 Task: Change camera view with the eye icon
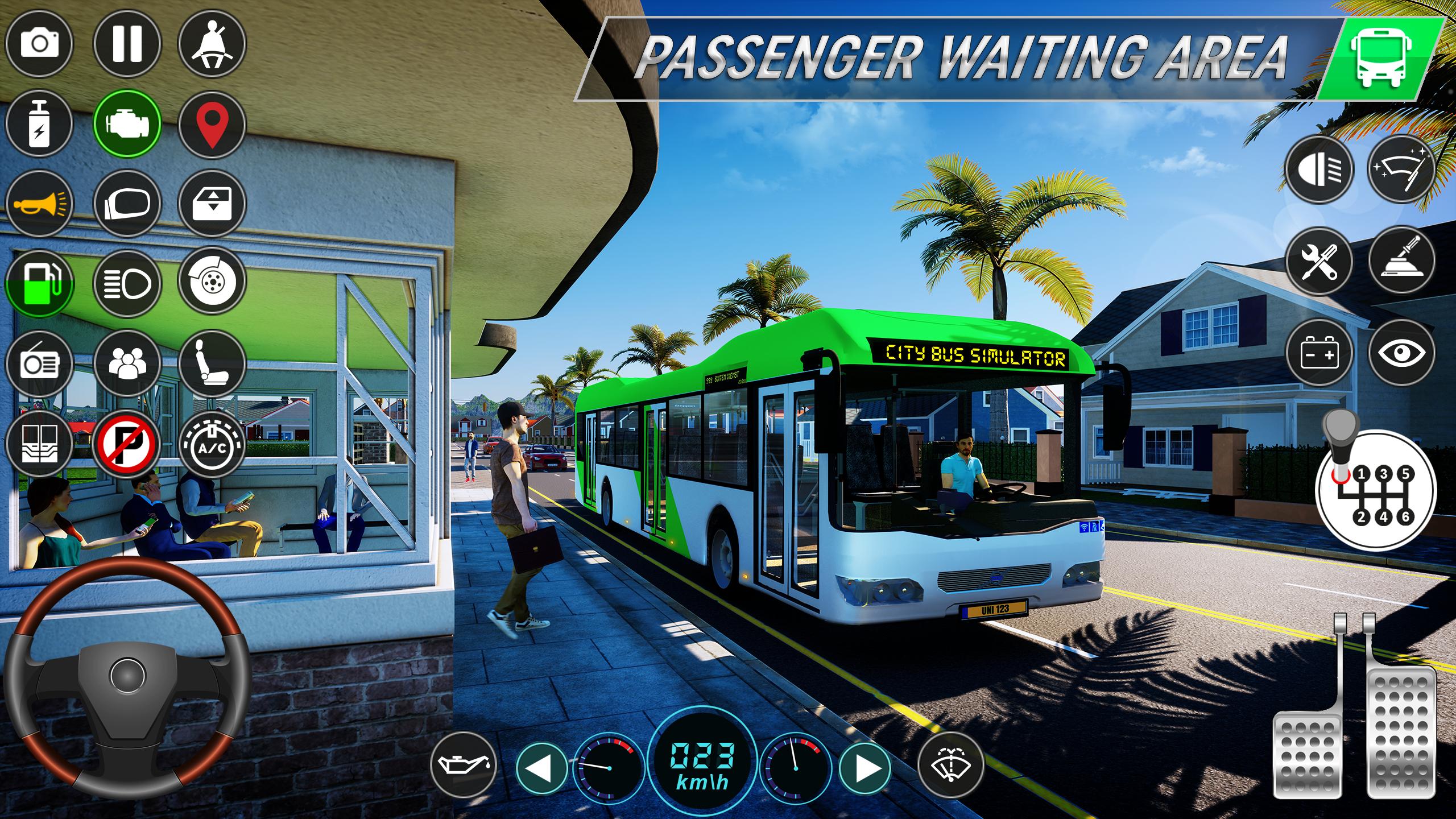coord(1401,354)
